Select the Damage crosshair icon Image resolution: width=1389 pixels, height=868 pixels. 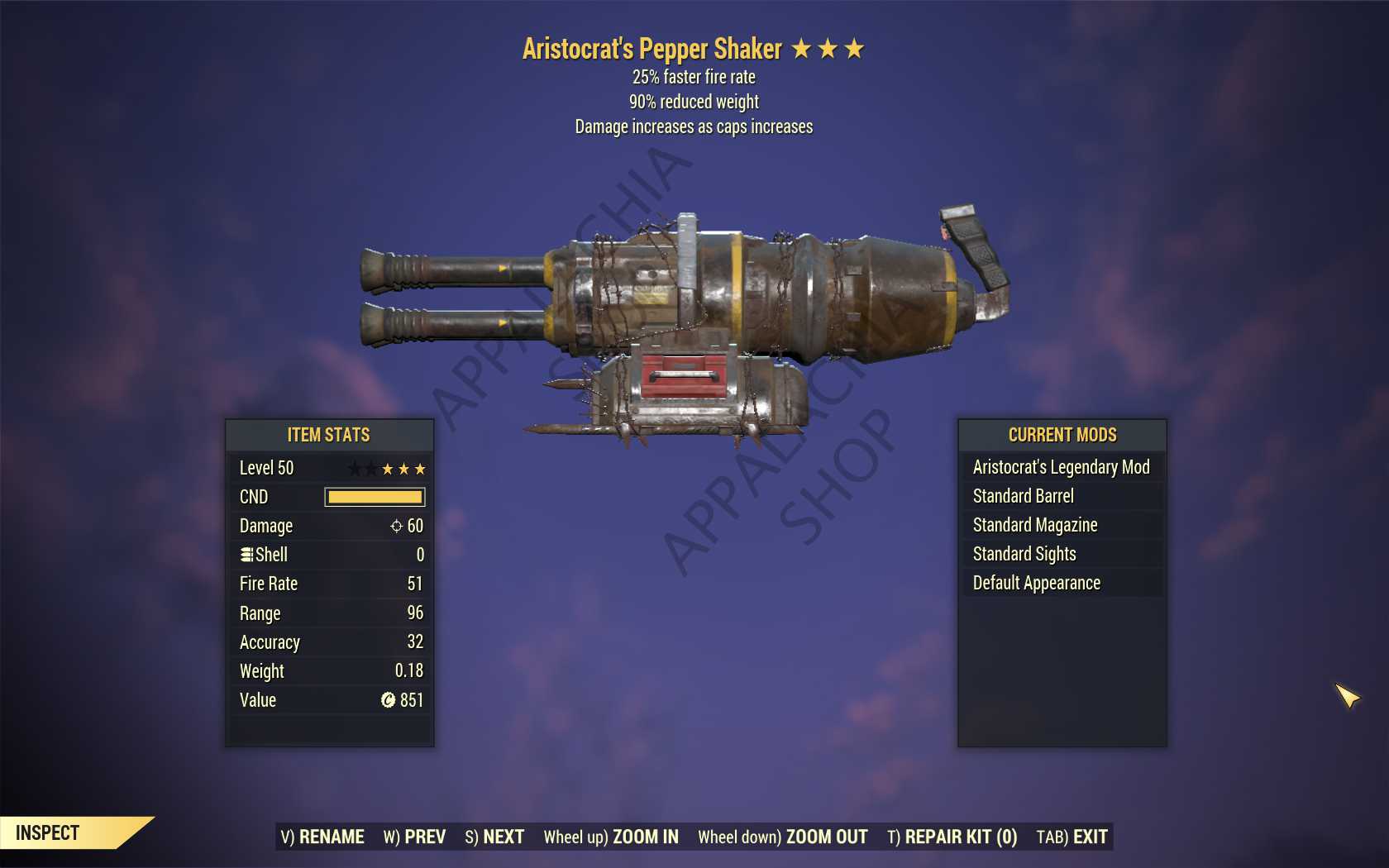coord(397,526)
